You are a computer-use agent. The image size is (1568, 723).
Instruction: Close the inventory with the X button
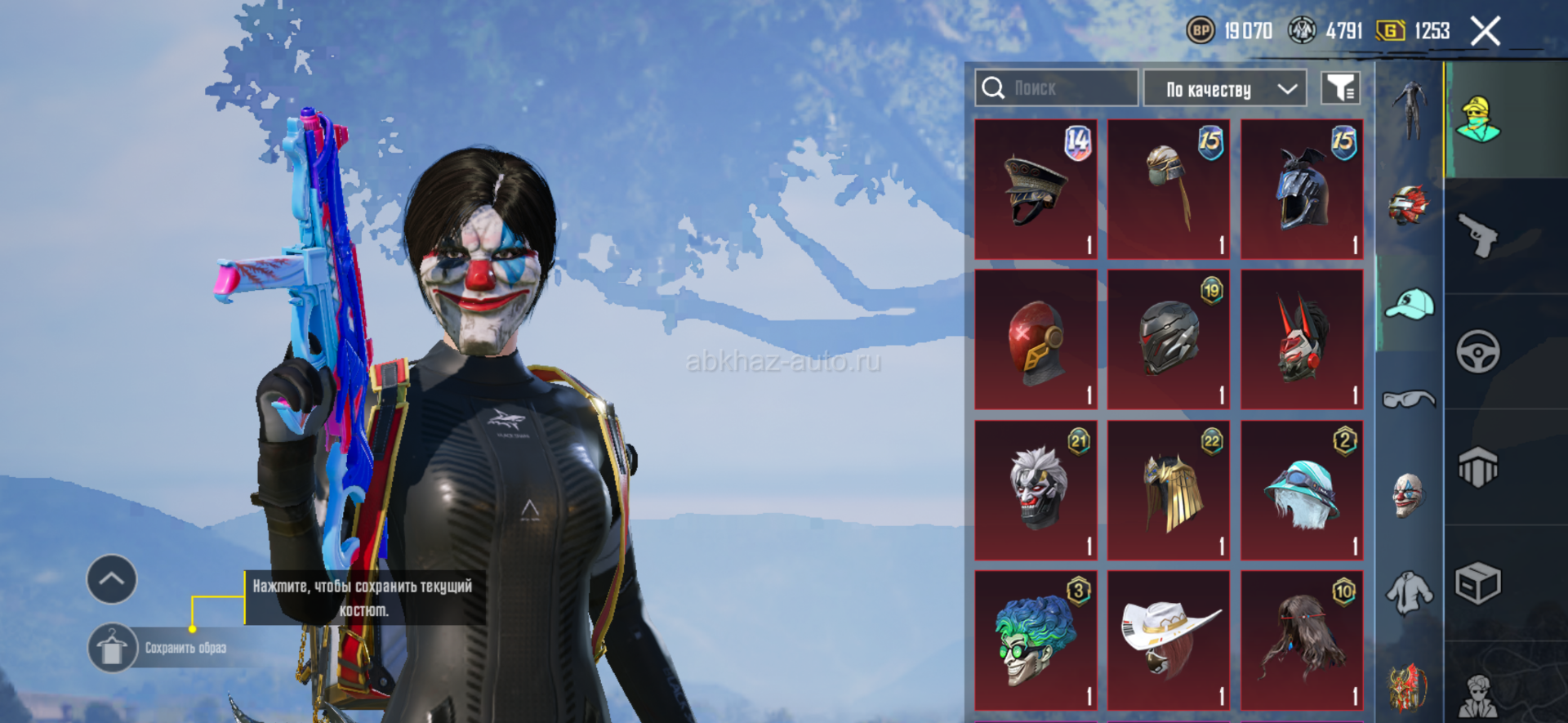point(1485,32)
